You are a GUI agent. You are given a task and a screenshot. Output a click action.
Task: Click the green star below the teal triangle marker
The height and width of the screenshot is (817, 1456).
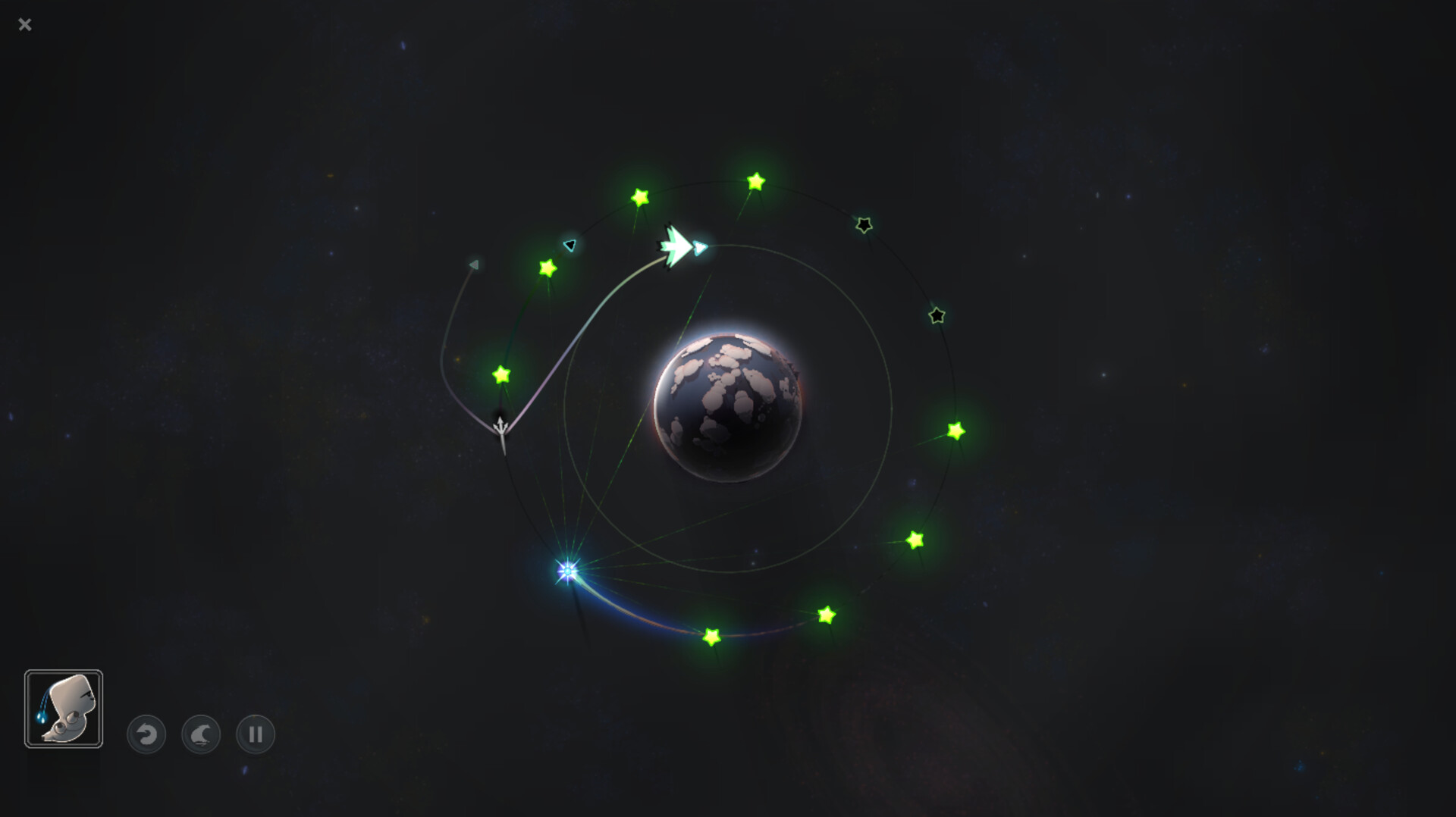[x=548, y=267]
